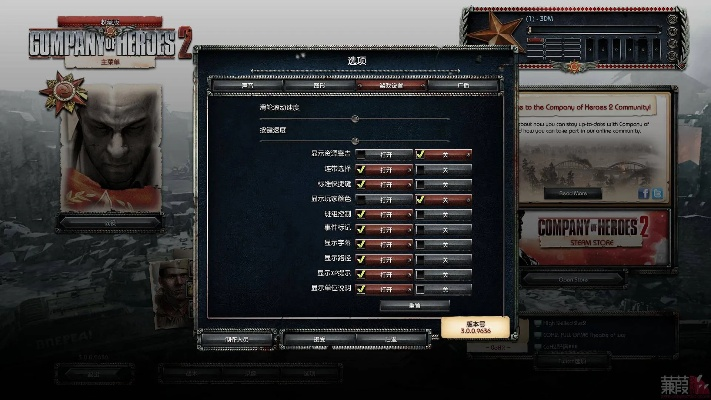Turn off 粘性选择 sticky selection
The image size is (711, 400).
(445, 169)
